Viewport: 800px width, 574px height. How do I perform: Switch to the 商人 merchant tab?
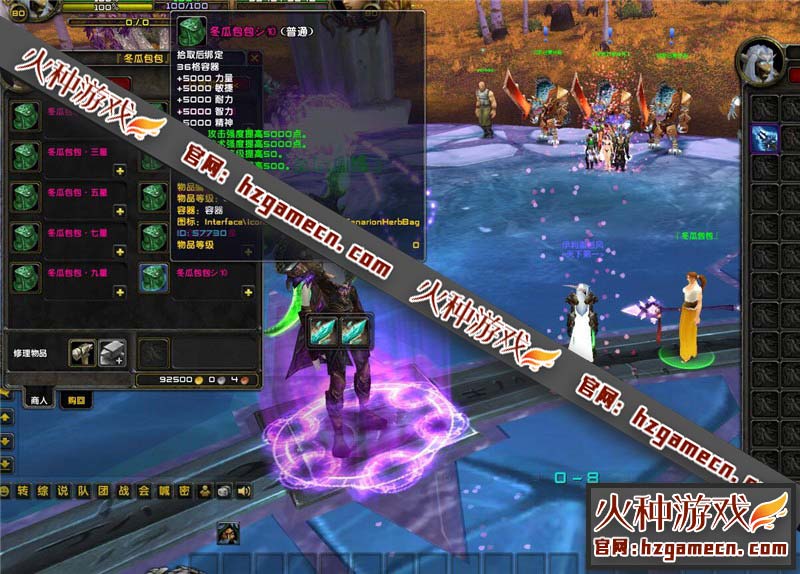38,400
